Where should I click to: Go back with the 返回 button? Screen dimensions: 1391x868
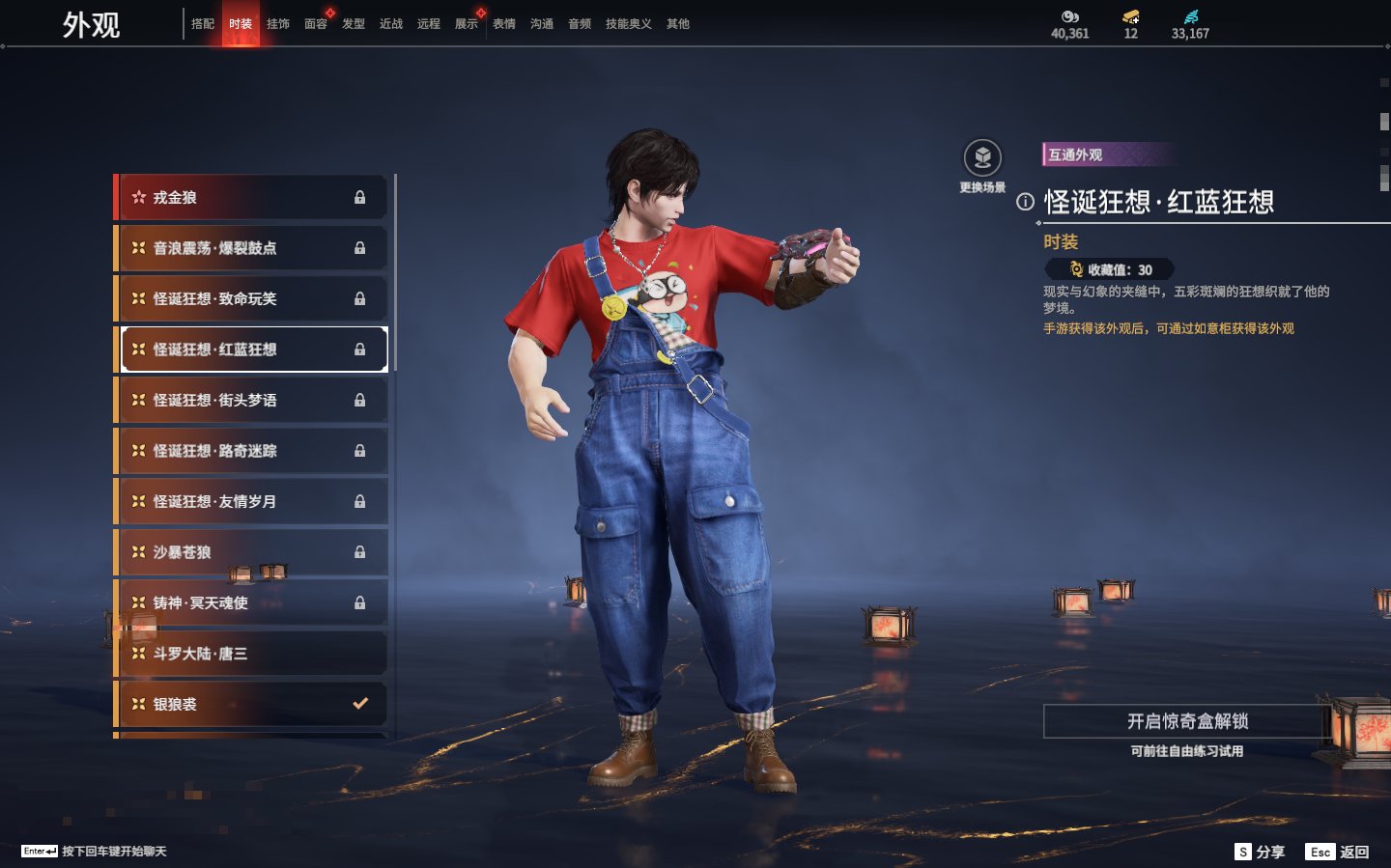(x=1338, y=852)
